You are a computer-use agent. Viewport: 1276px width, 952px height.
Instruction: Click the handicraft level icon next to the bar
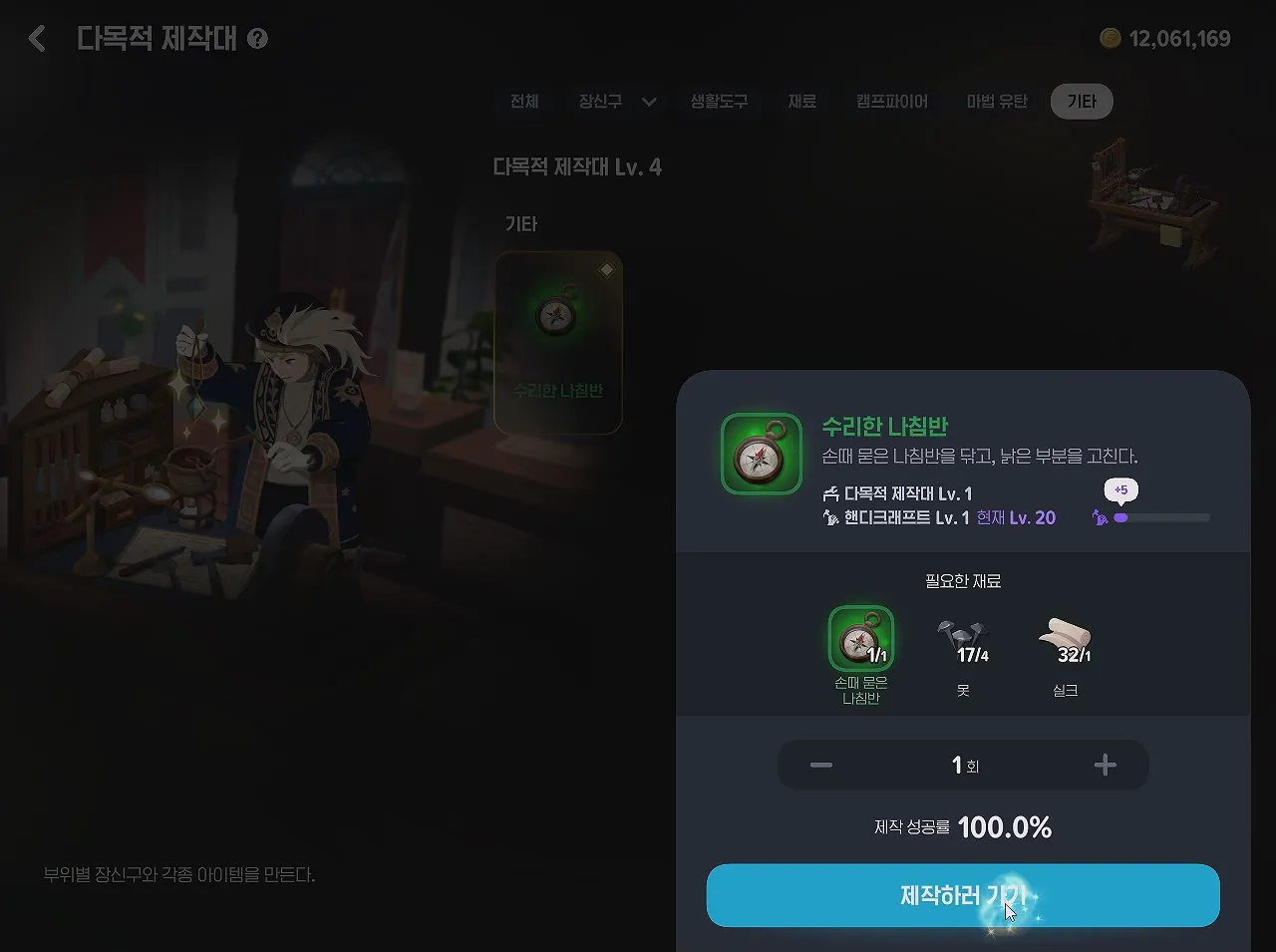[x=1099, y=517]
